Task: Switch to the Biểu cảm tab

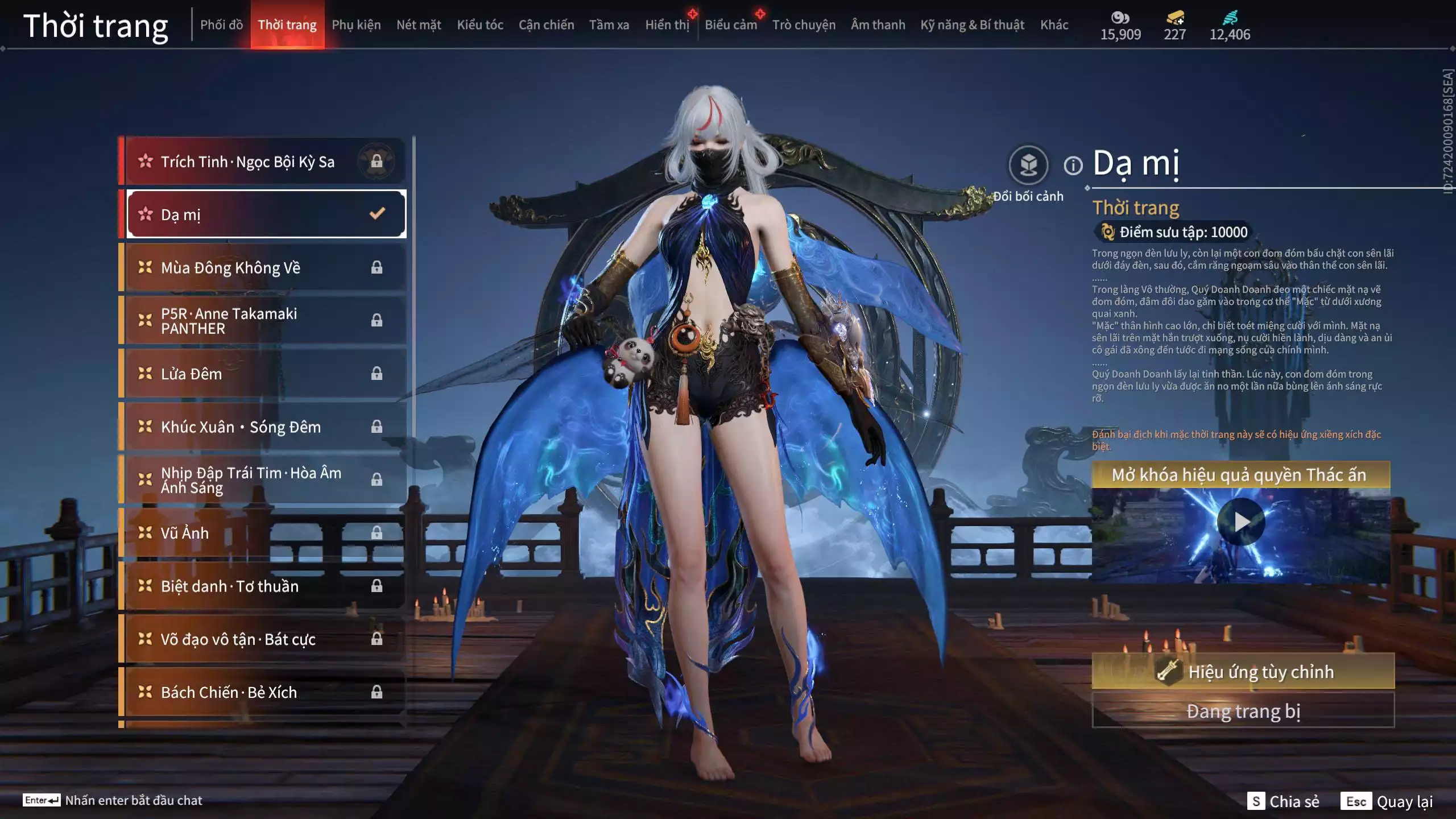Action: coord(731,25)
